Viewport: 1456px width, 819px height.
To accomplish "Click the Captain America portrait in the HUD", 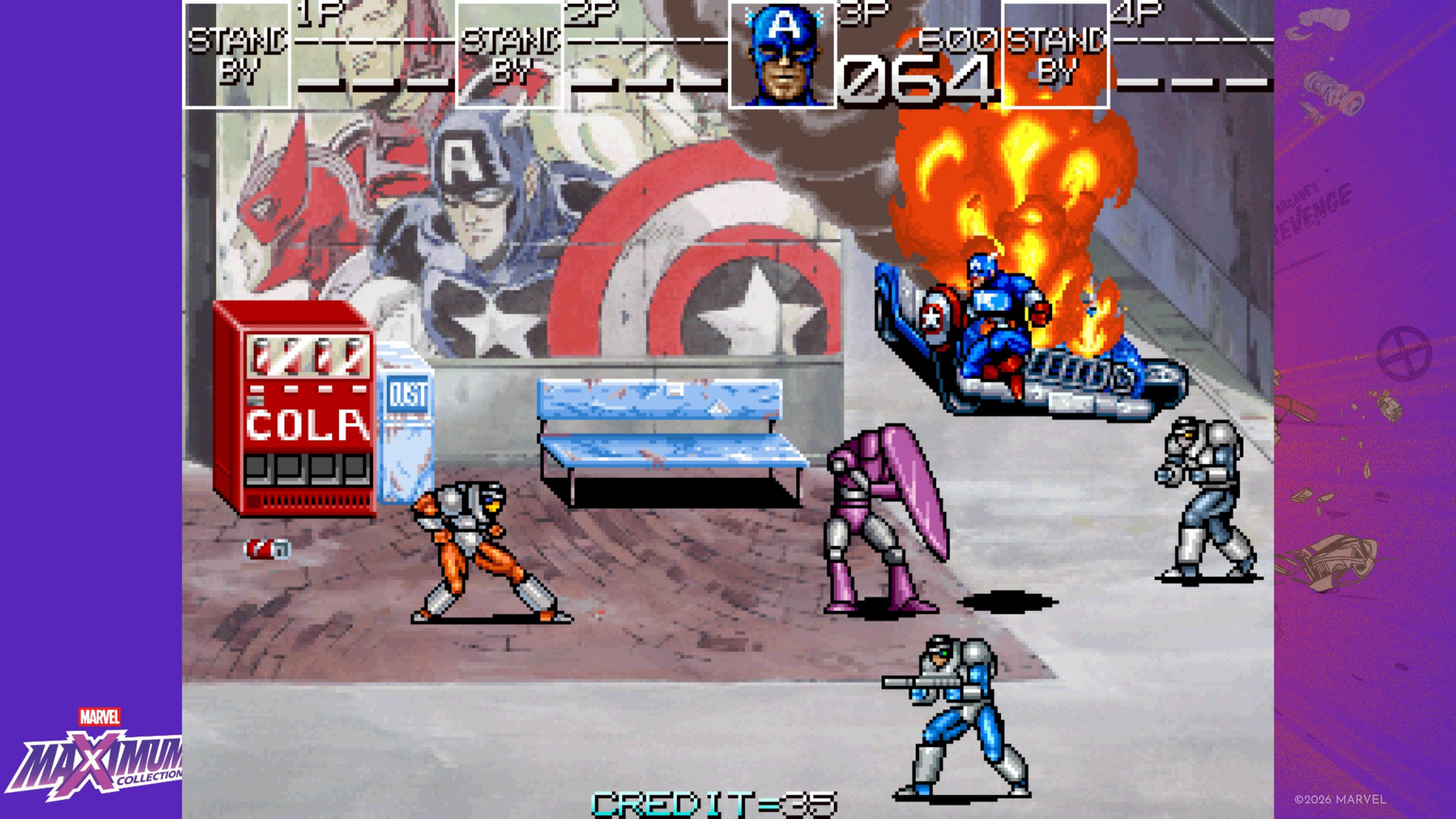I will tap(783, 55).
